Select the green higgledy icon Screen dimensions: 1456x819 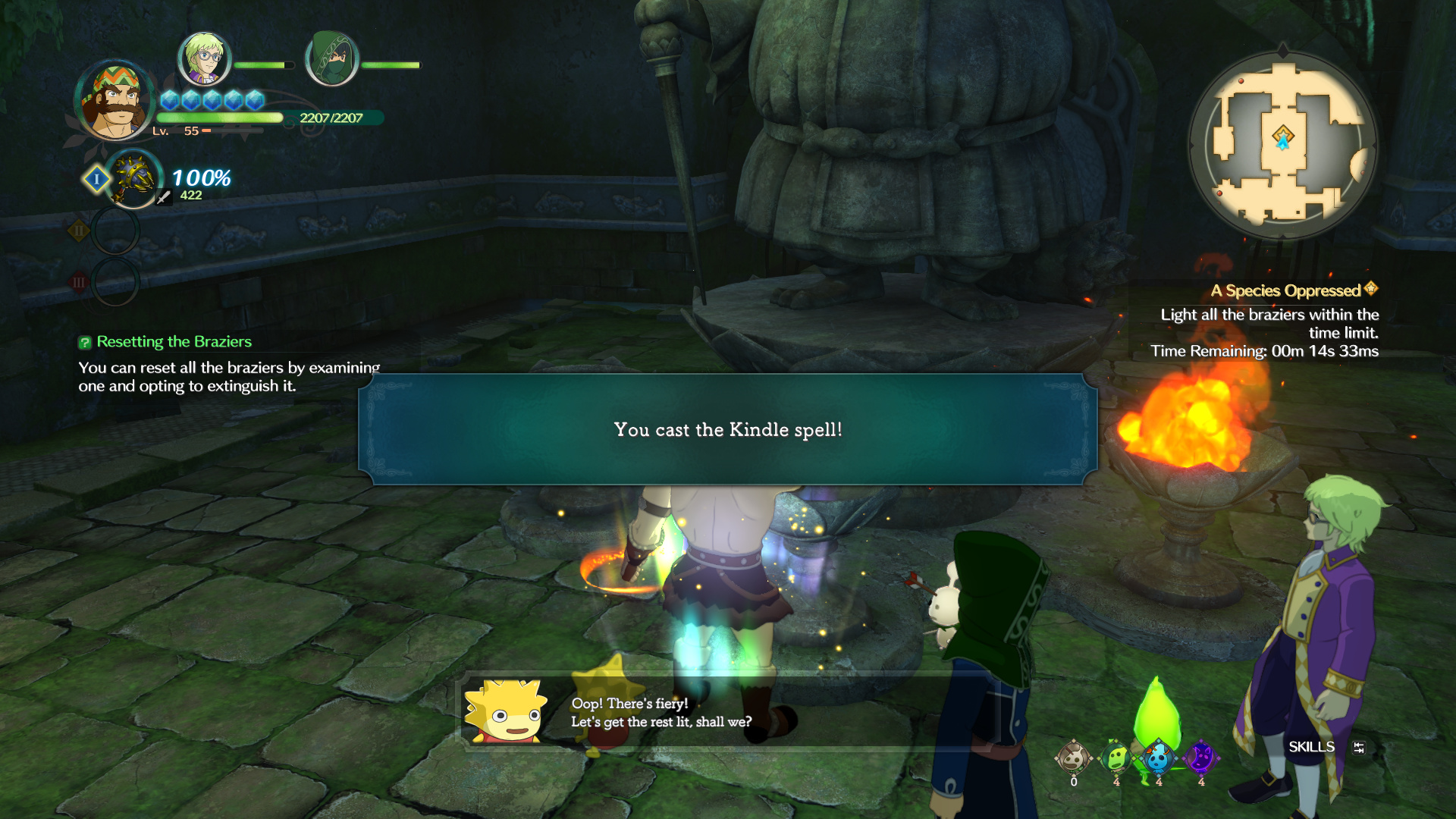point(1116,758)
